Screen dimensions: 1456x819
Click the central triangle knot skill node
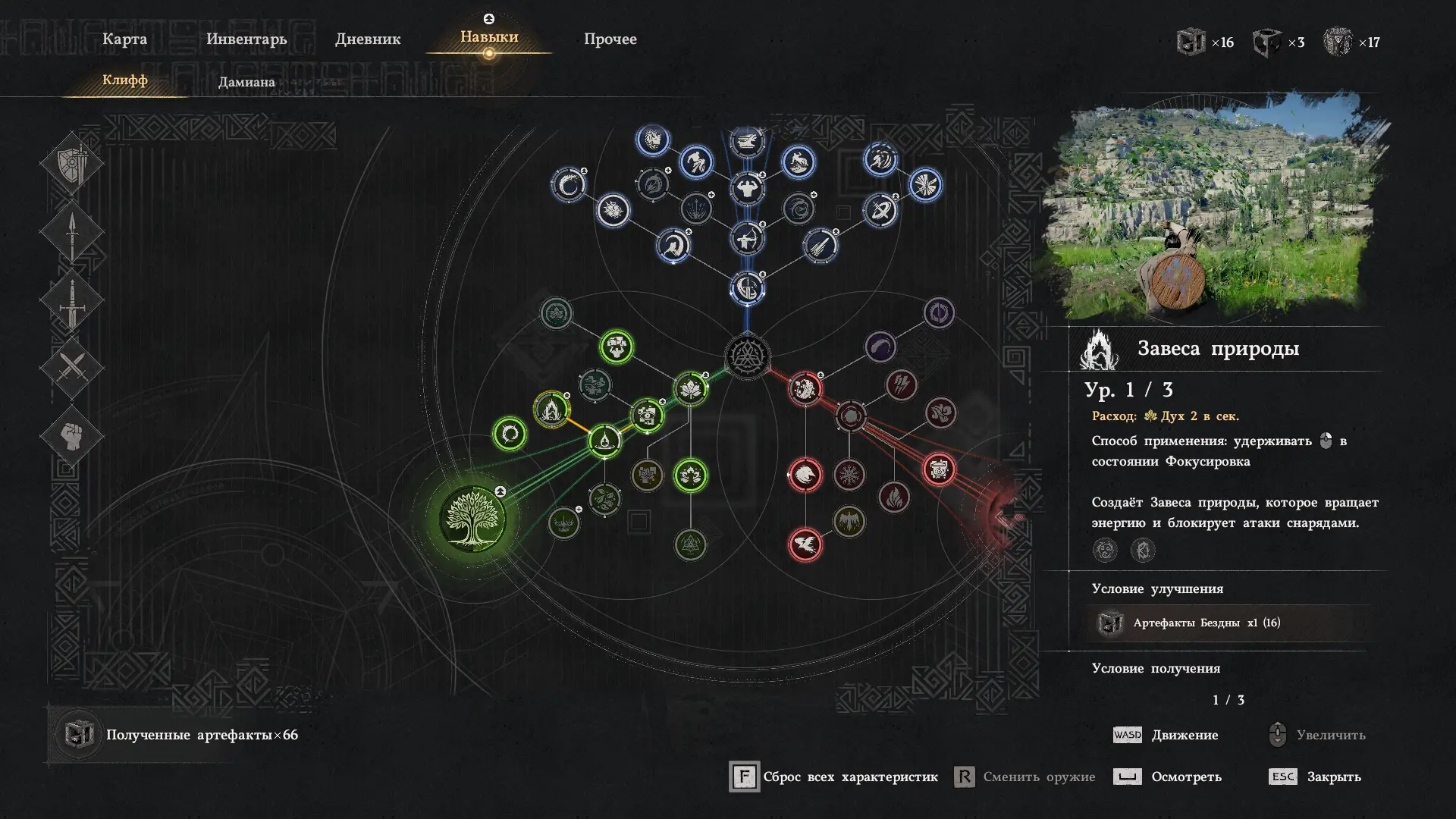(x=747, y=356)
